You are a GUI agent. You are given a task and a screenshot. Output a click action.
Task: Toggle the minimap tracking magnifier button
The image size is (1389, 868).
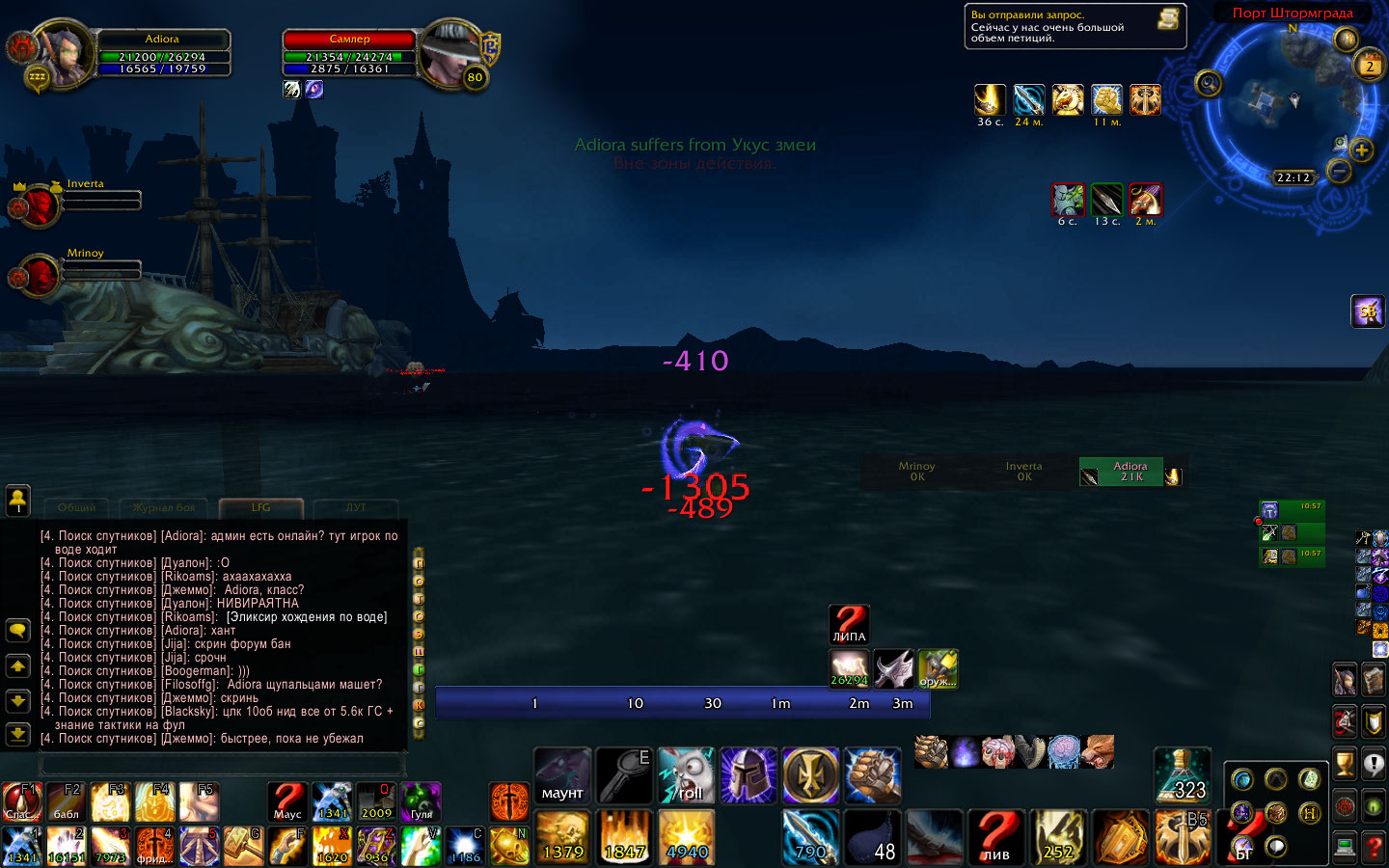(1208, 84)
